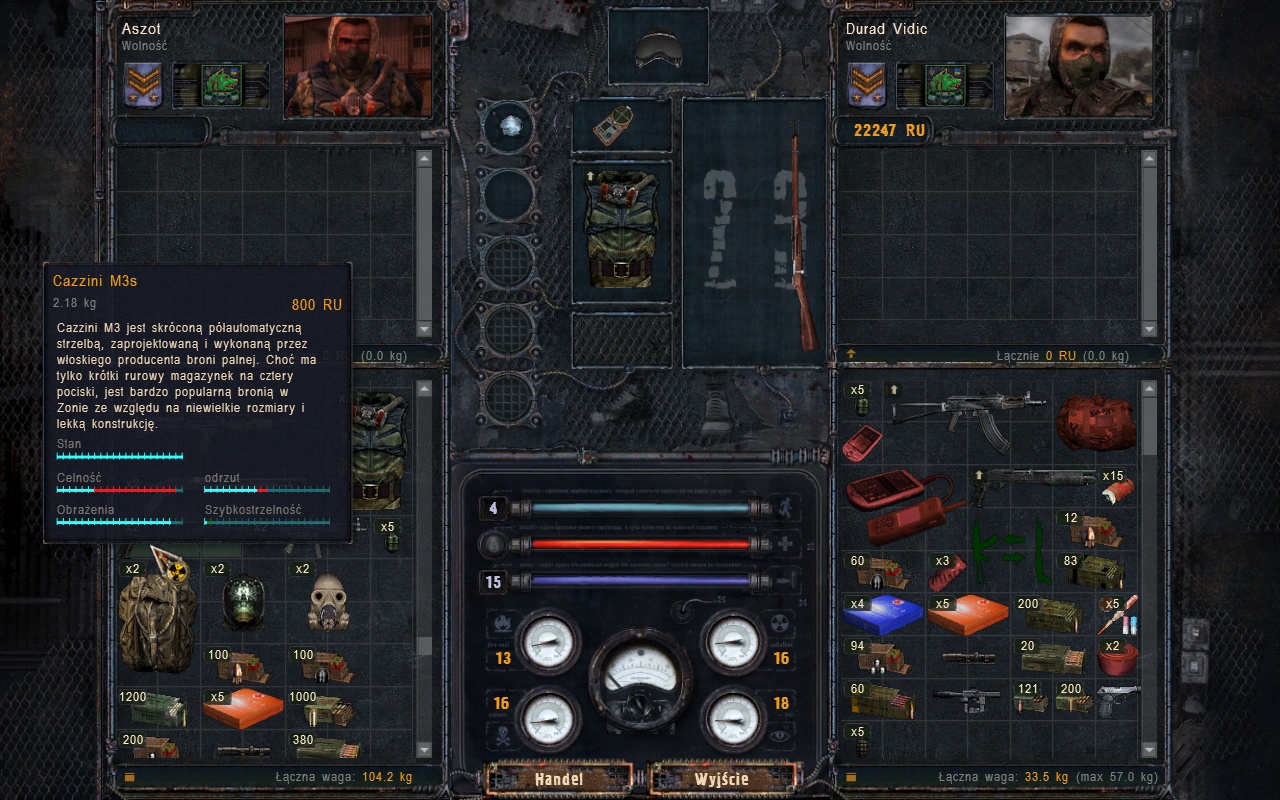This screenshot has width=1280, height=800.
Task: Choose the pistol in trader inventory
Action: click(x=1118, y=701)
